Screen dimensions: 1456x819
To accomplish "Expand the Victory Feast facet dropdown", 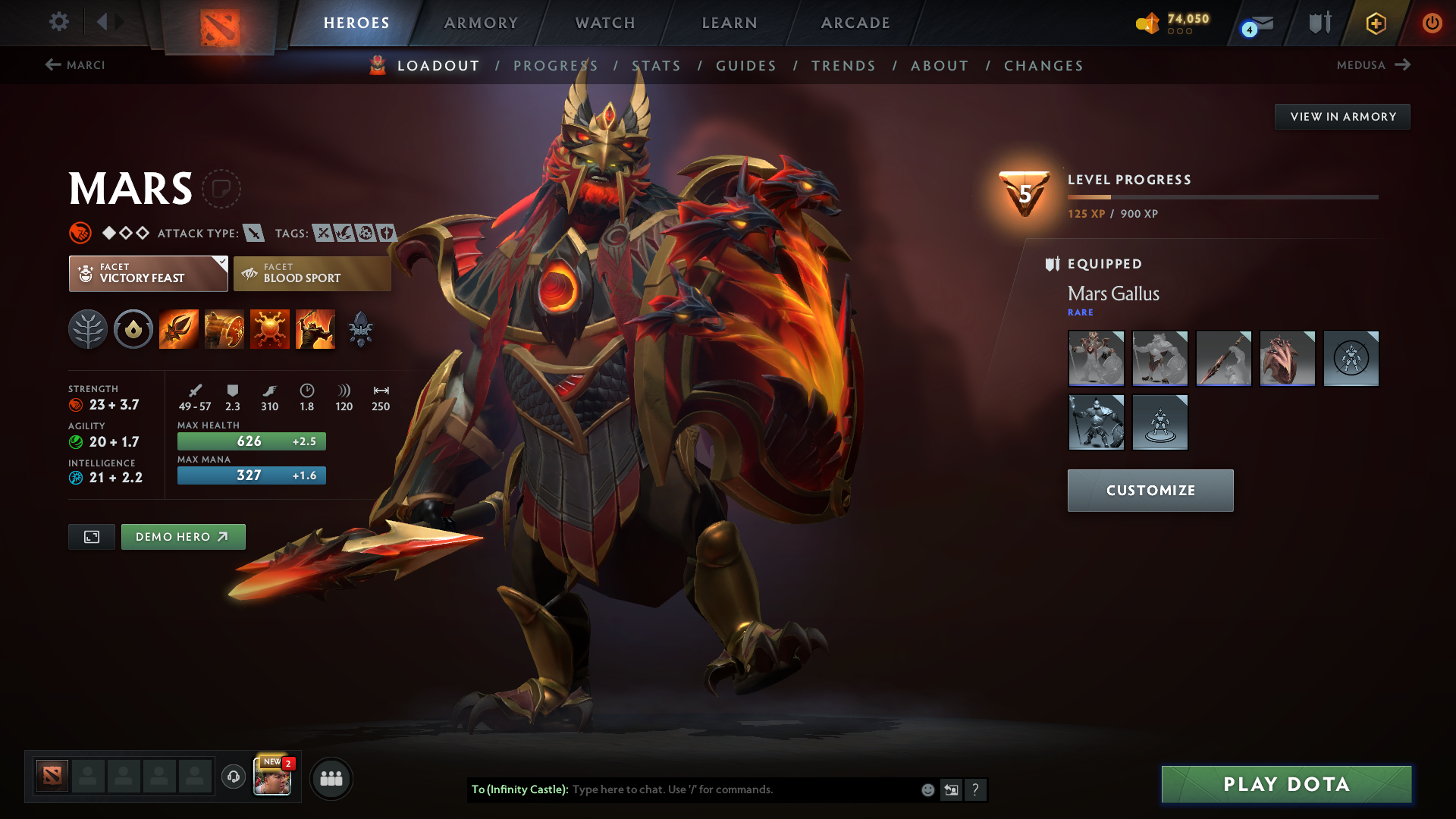I will point(220,262).
